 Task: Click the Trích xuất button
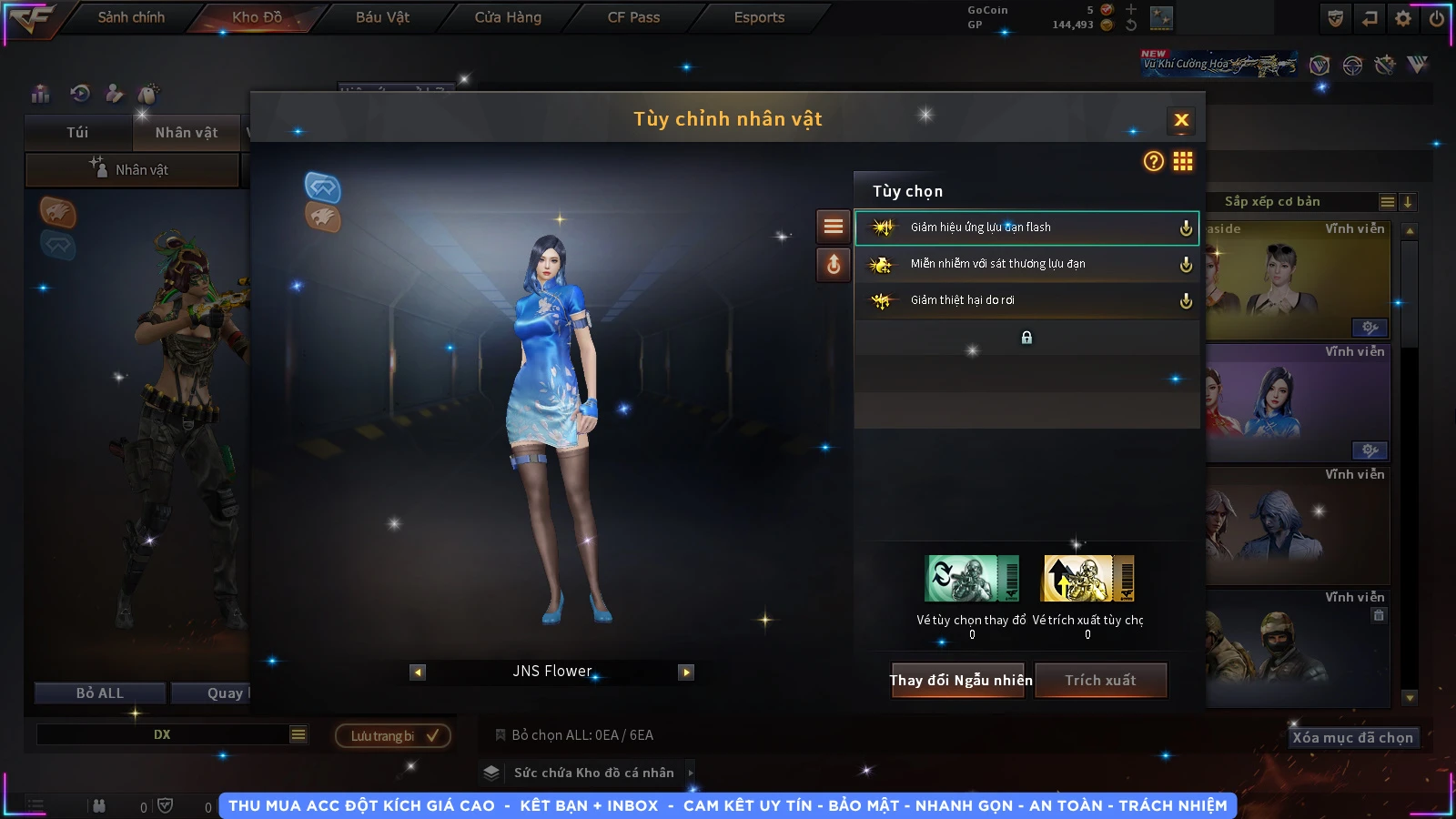(1100, 680)
